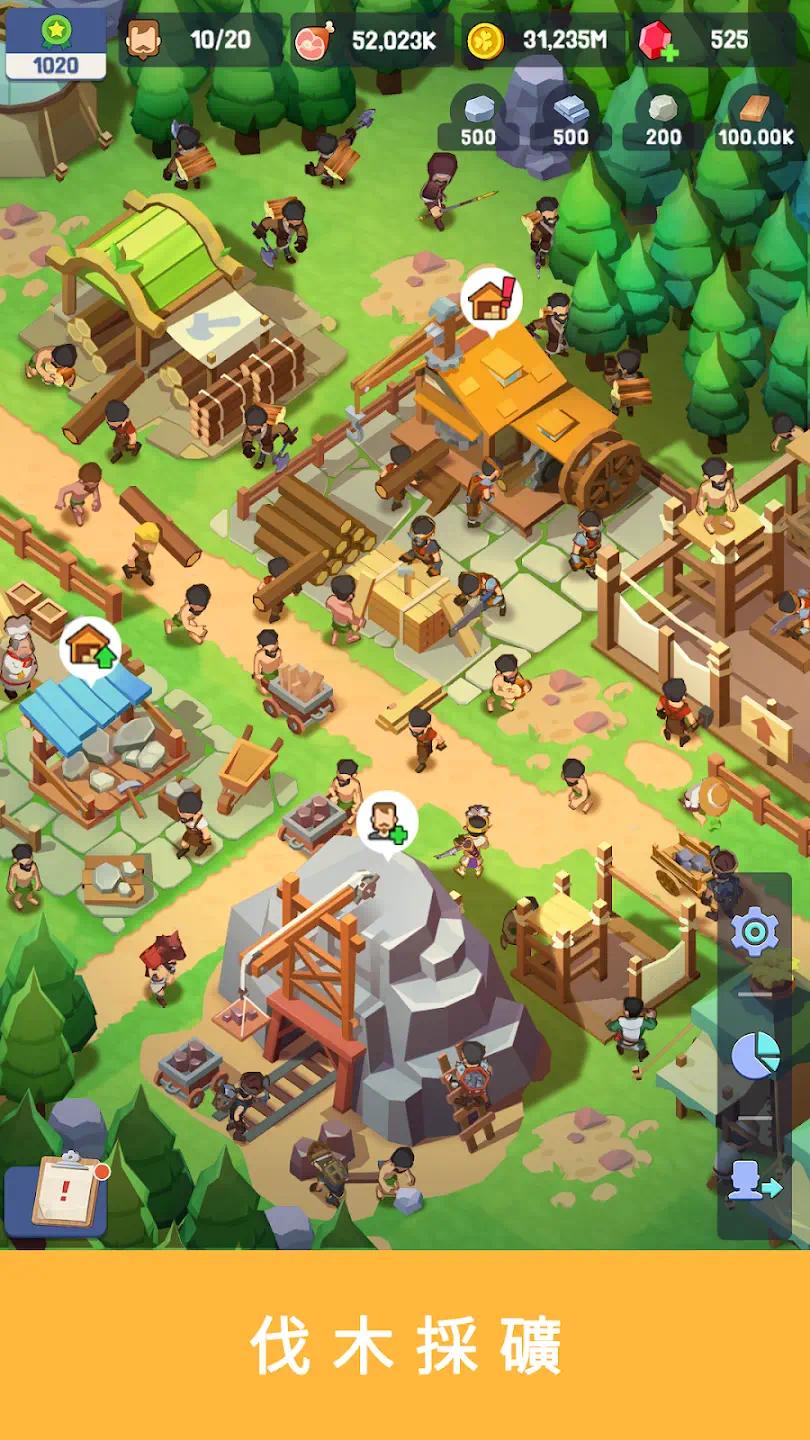Tap the add-worker bubble above the mine
Screen dimensions: 810x1440
[x=387, y=822]
